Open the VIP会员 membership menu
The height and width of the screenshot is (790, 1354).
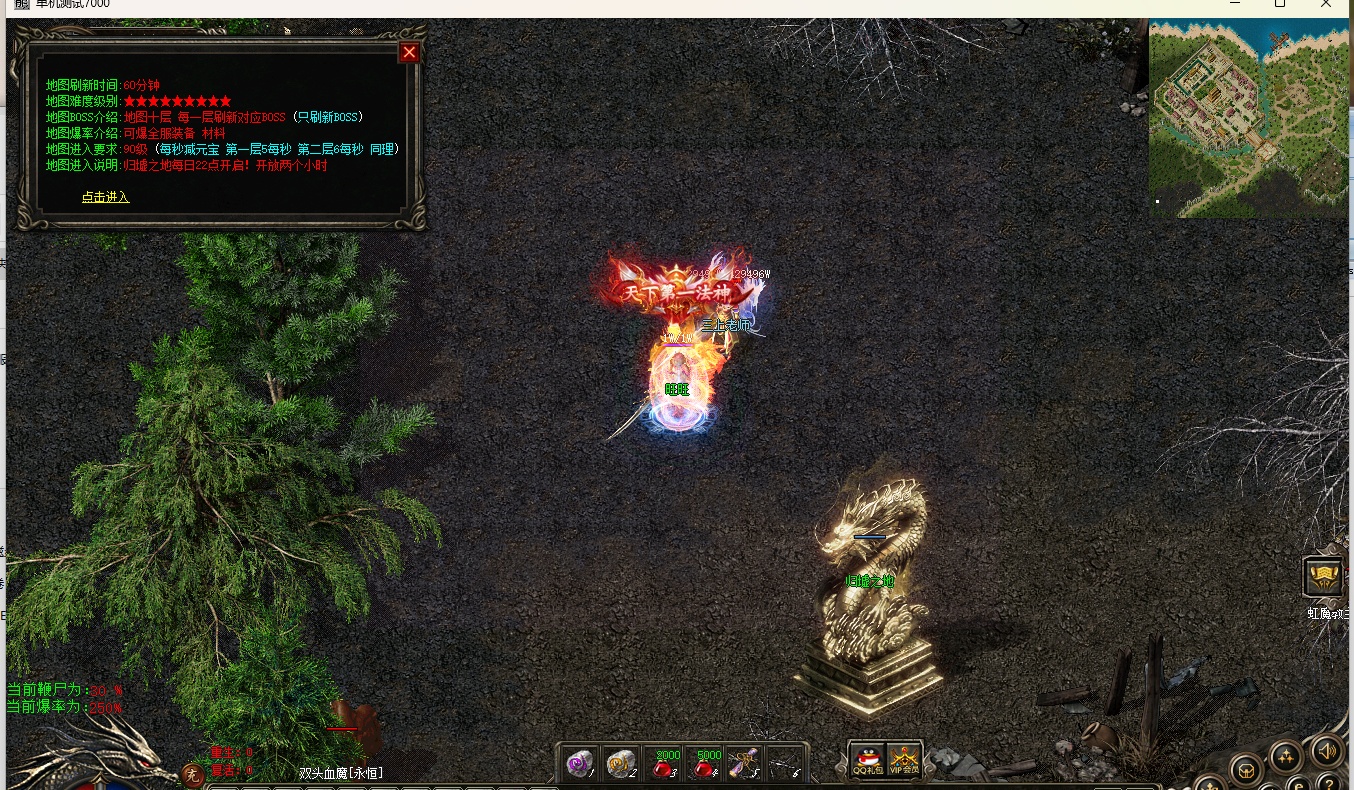[904, 761]
